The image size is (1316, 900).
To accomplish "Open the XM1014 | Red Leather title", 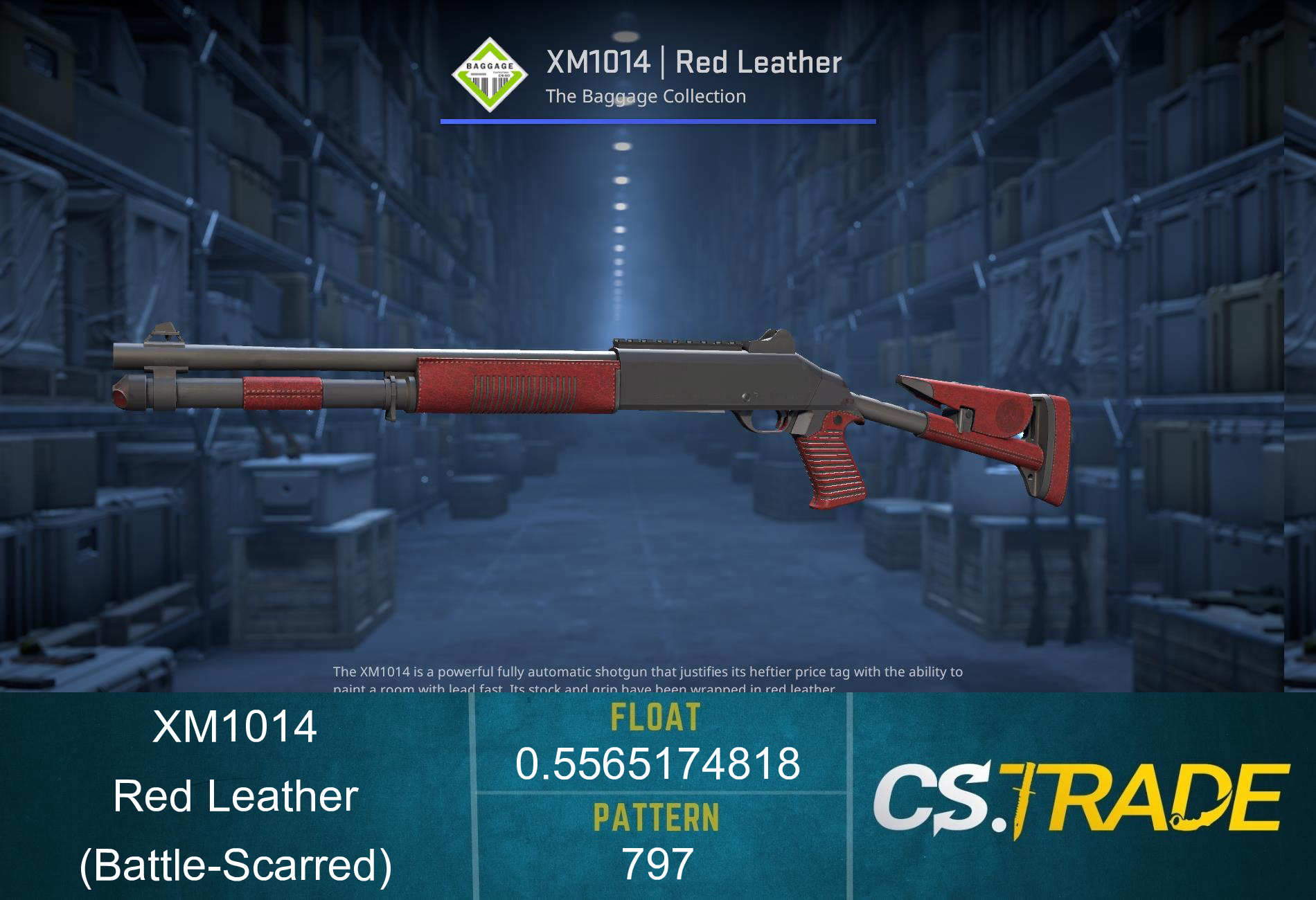I will pyautogui.click(x=693, y=64).
